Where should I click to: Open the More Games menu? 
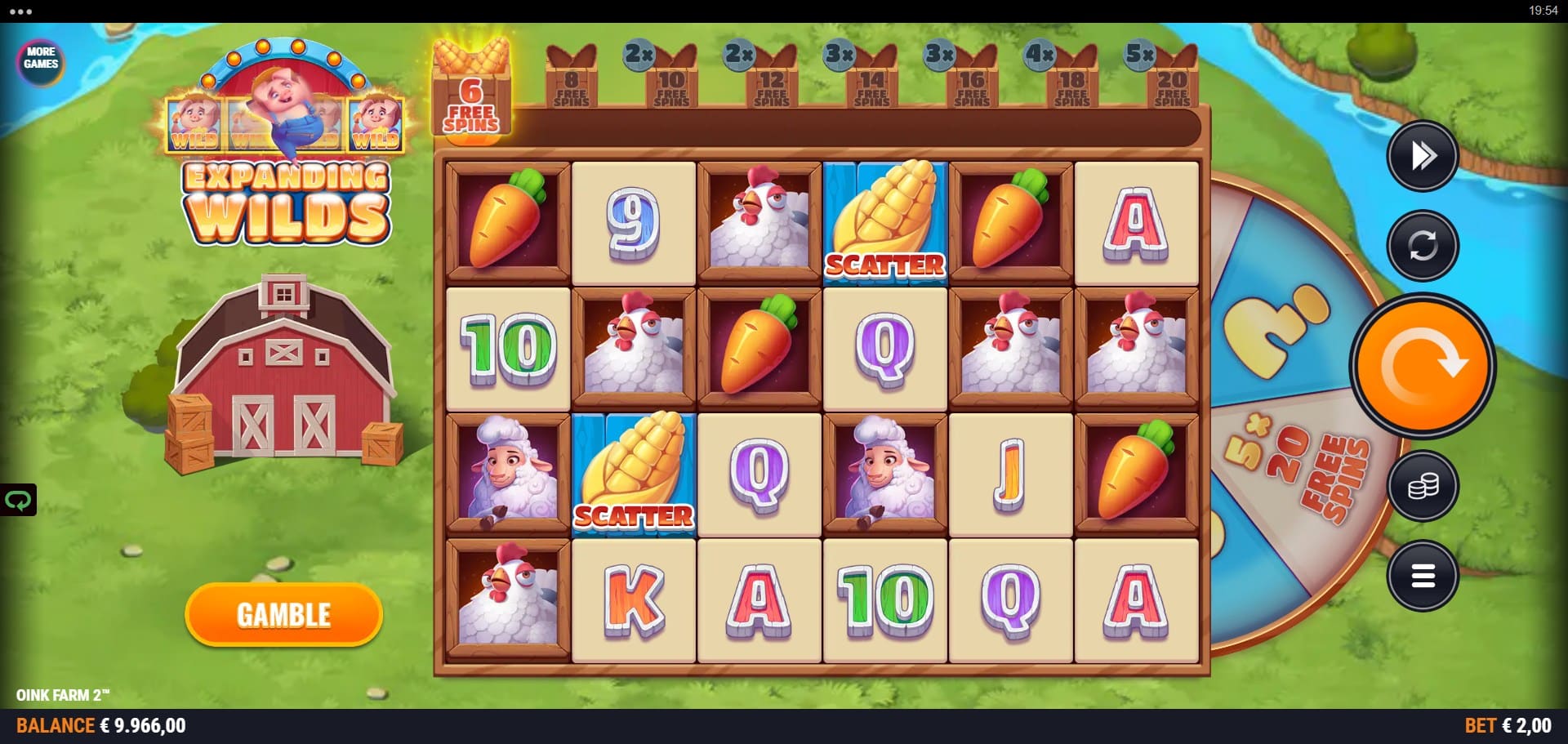point(41,59)
